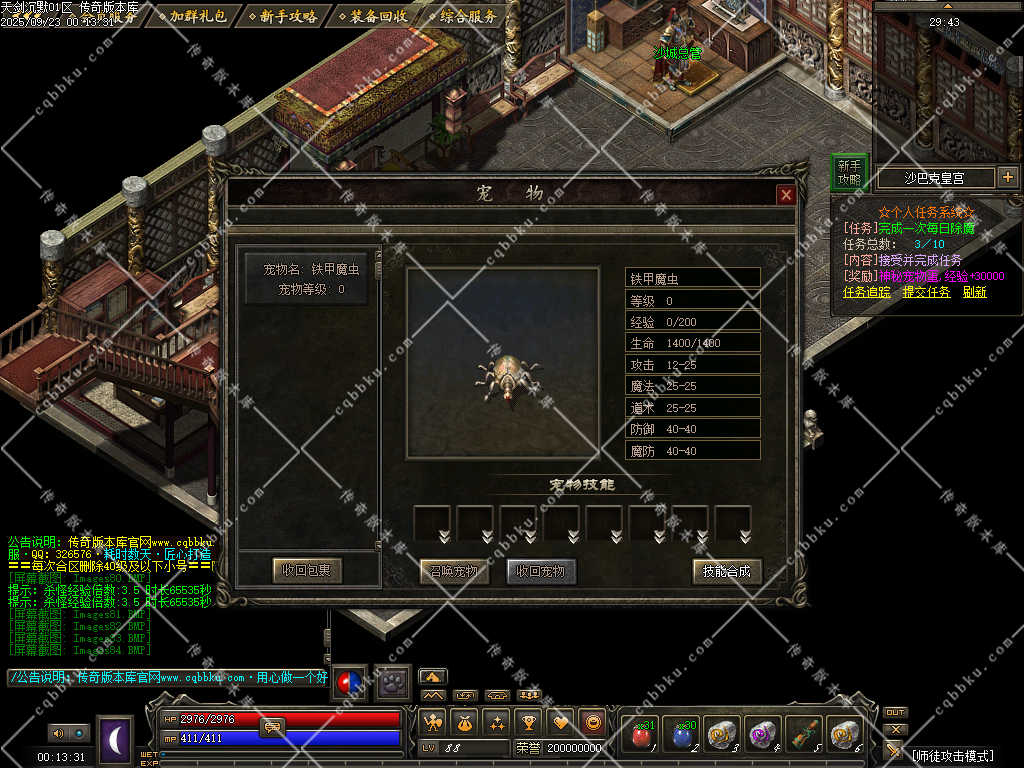Open the trophy icon menu
This screenshot has width=1024, height=768.
coord(530,721)
